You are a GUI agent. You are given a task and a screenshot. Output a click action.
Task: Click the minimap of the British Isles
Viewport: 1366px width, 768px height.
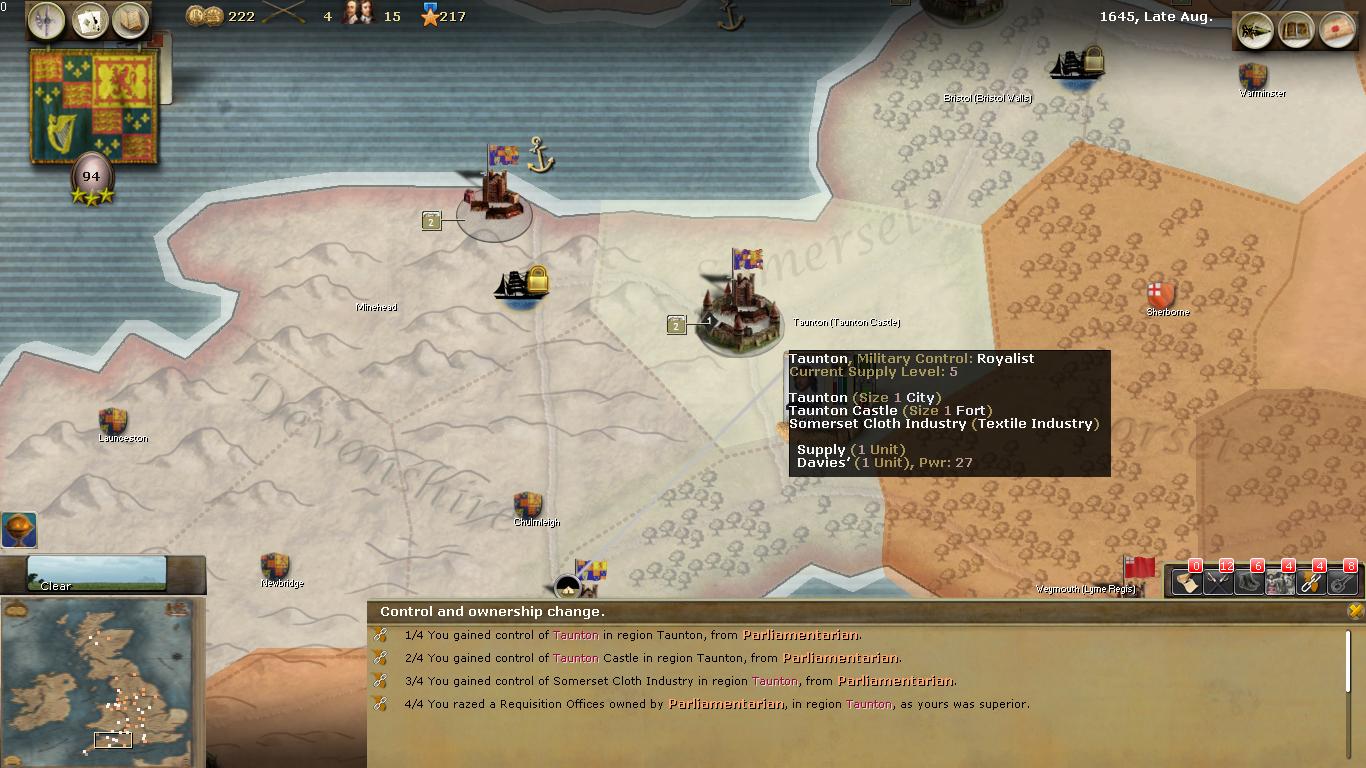(x=103, y=683)
